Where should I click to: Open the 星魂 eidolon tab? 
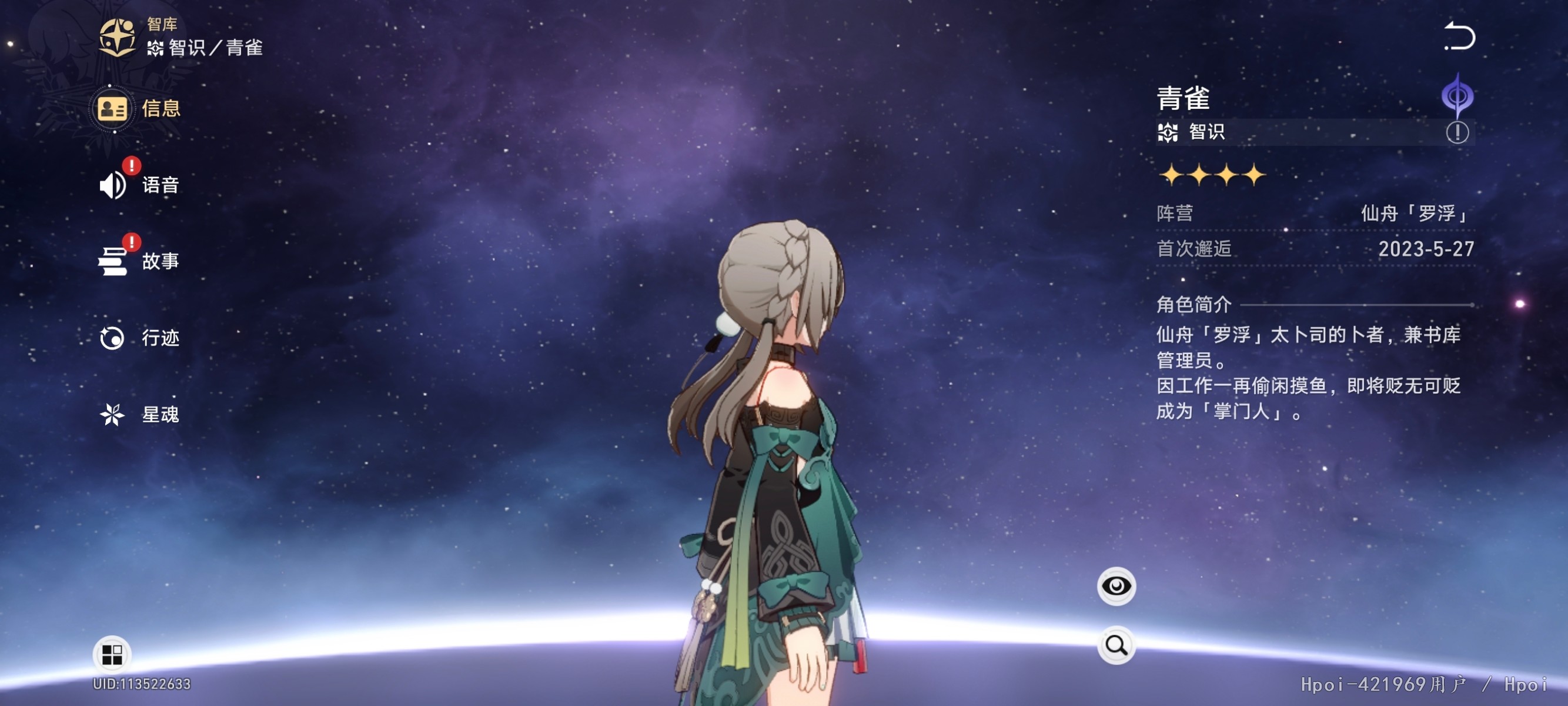tap(139, 415)
